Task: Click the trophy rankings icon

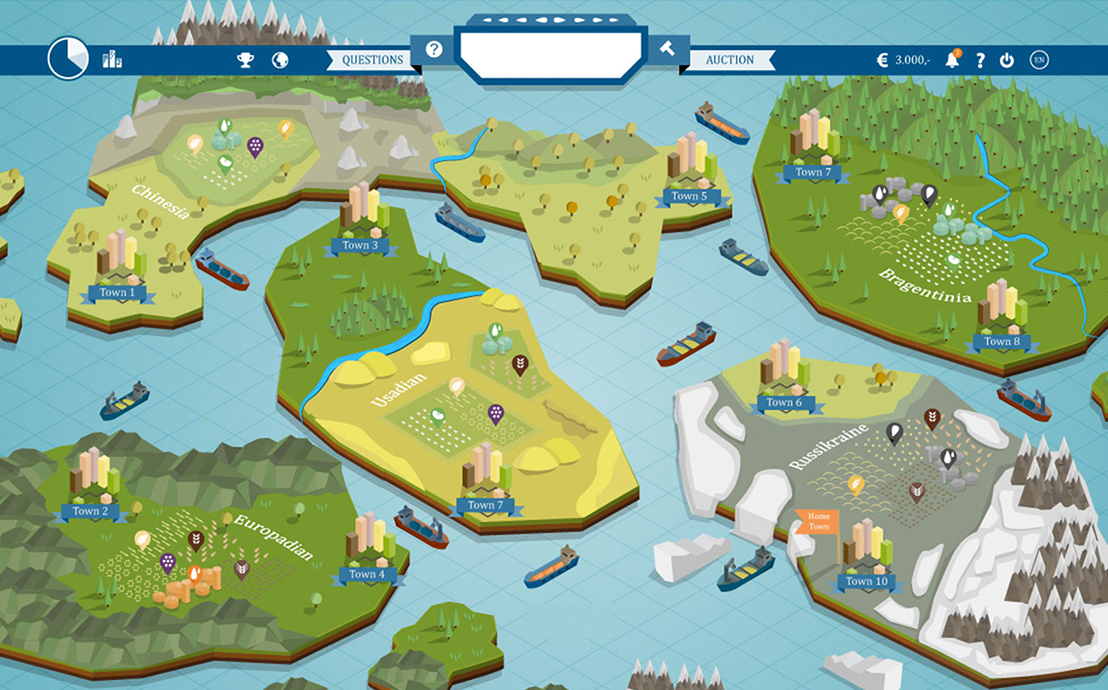Action: 245,60
